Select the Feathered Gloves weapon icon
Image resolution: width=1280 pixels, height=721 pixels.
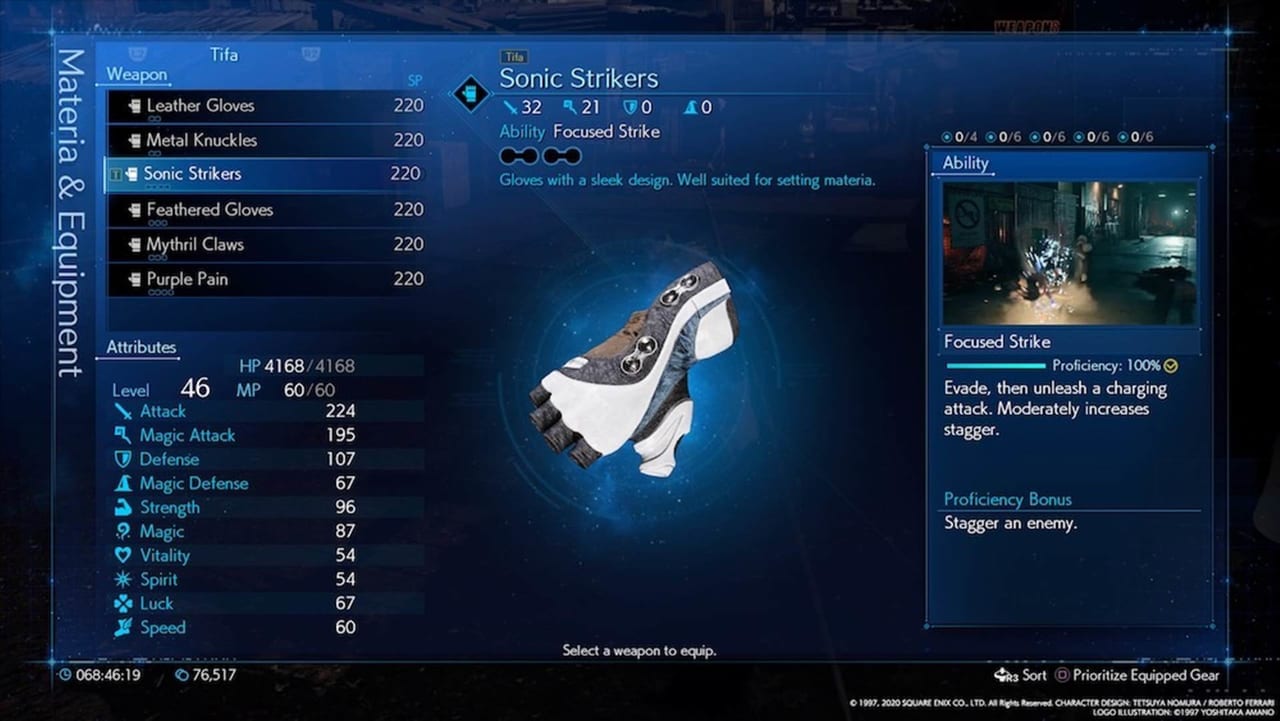[x=134, y=209]
